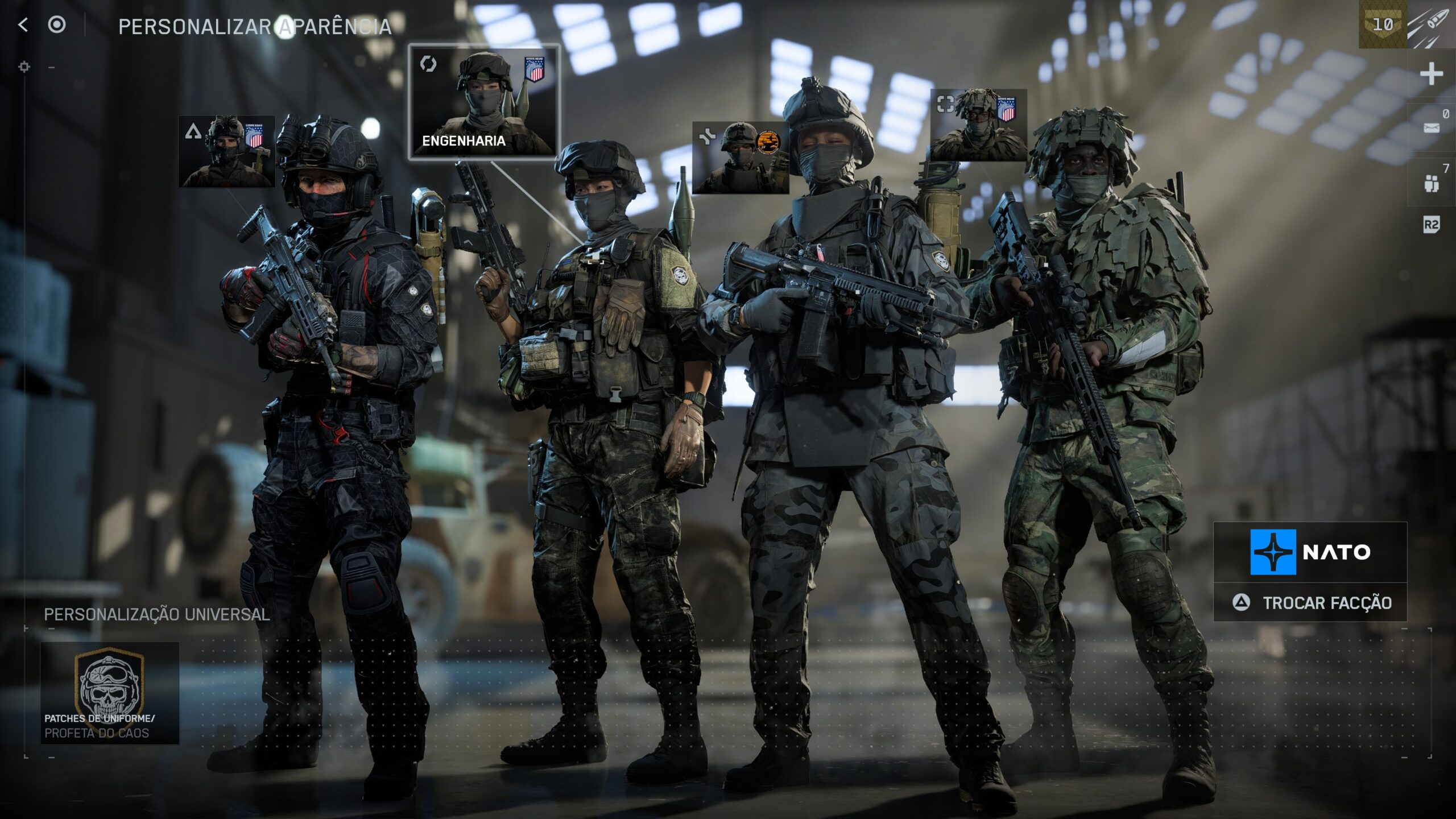1456x819 pixels.
Task: Open the mail inbox envelope icon
Action: [x=1431, y=127]
